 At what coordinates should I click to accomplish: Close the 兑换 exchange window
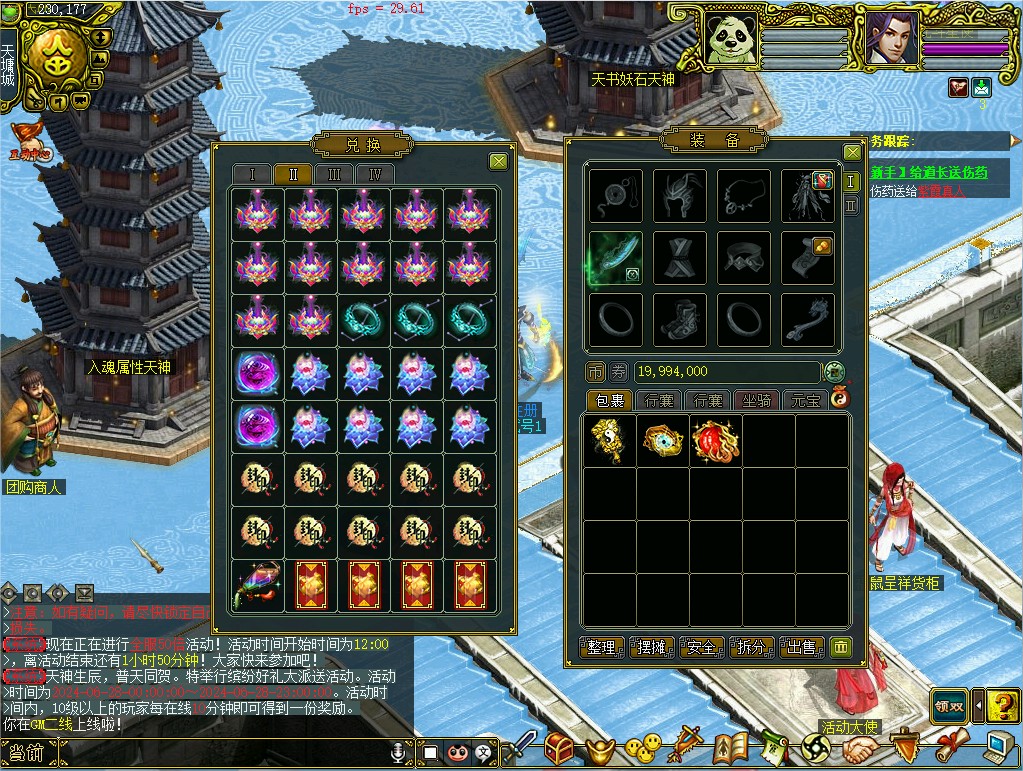click(x=498, y=161)
